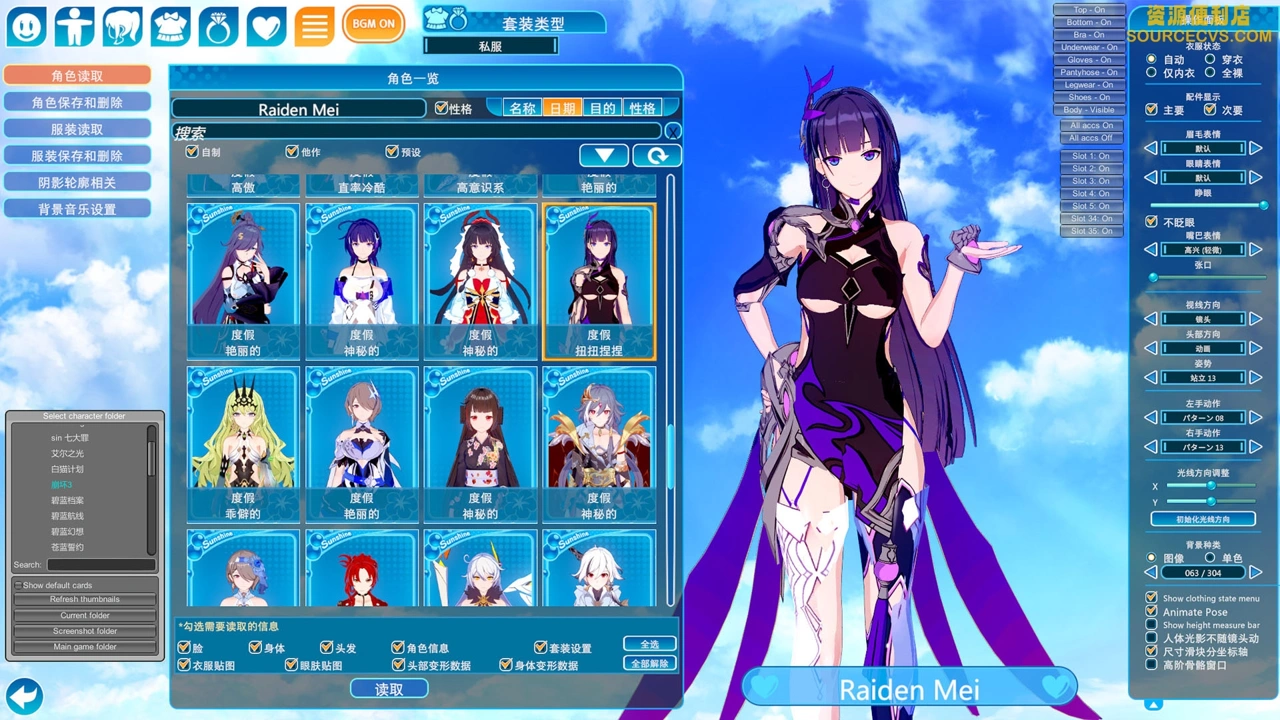Viewport: 1280px width, 720px height.
Task: Click the 搜索 search field
Action: click(x=416, y=131)
